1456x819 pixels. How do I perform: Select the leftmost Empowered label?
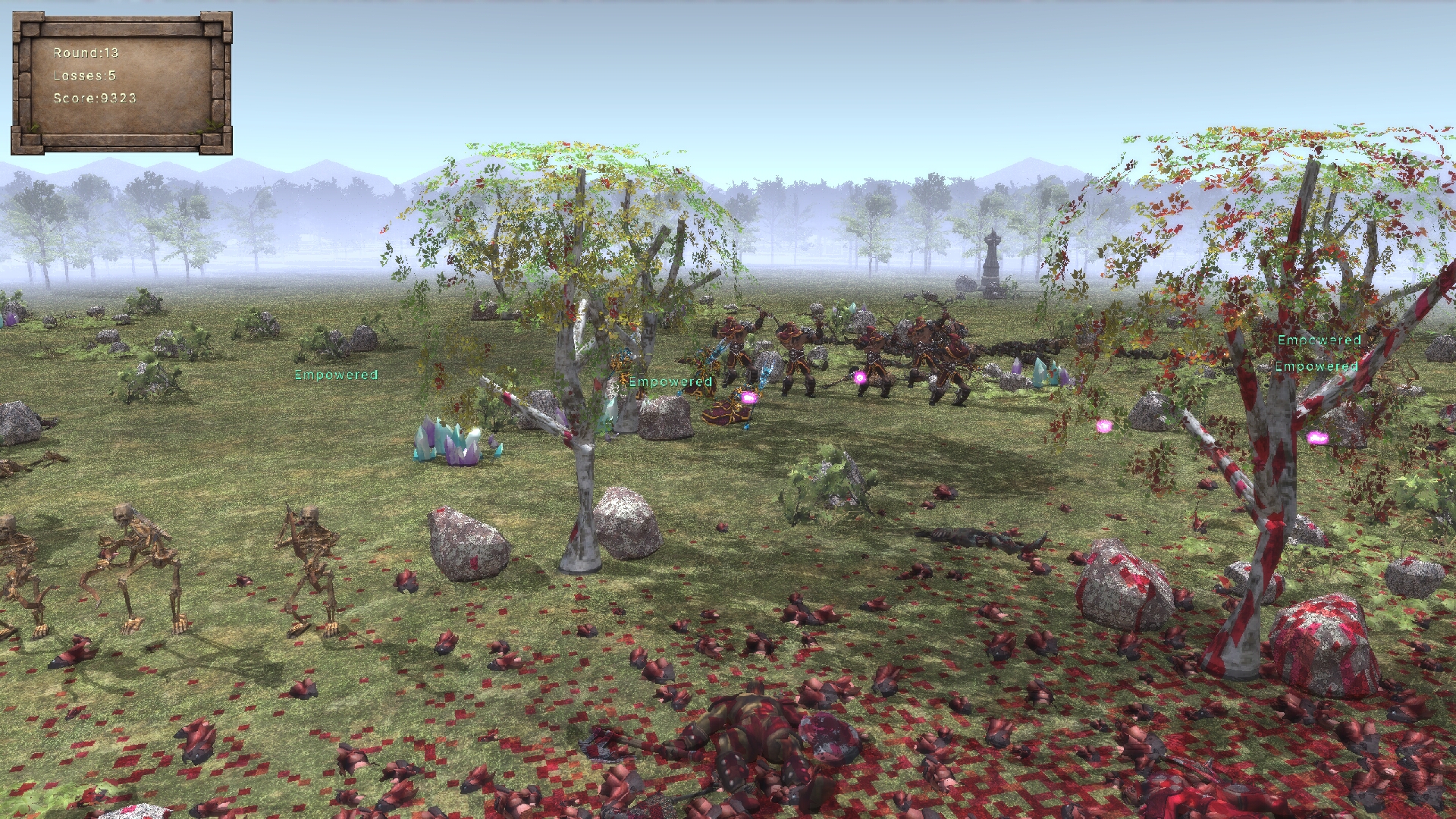click(x=336, y=374)
